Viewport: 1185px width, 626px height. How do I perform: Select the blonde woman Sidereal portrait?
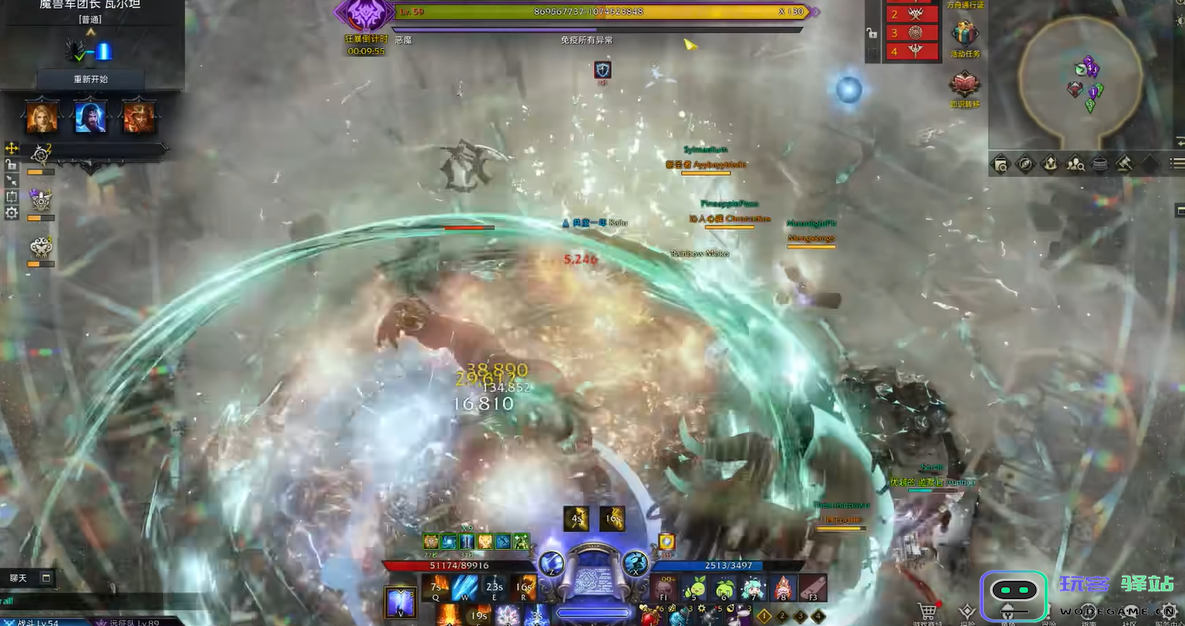(x=42, y=117)
